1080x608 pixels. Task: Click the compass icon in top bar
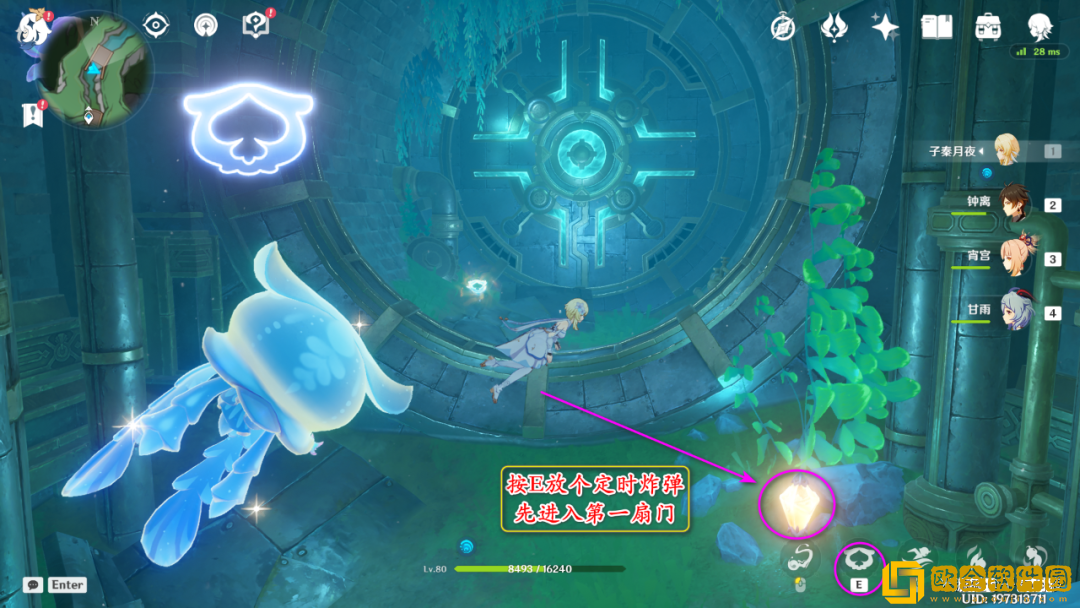pos(783,27)
